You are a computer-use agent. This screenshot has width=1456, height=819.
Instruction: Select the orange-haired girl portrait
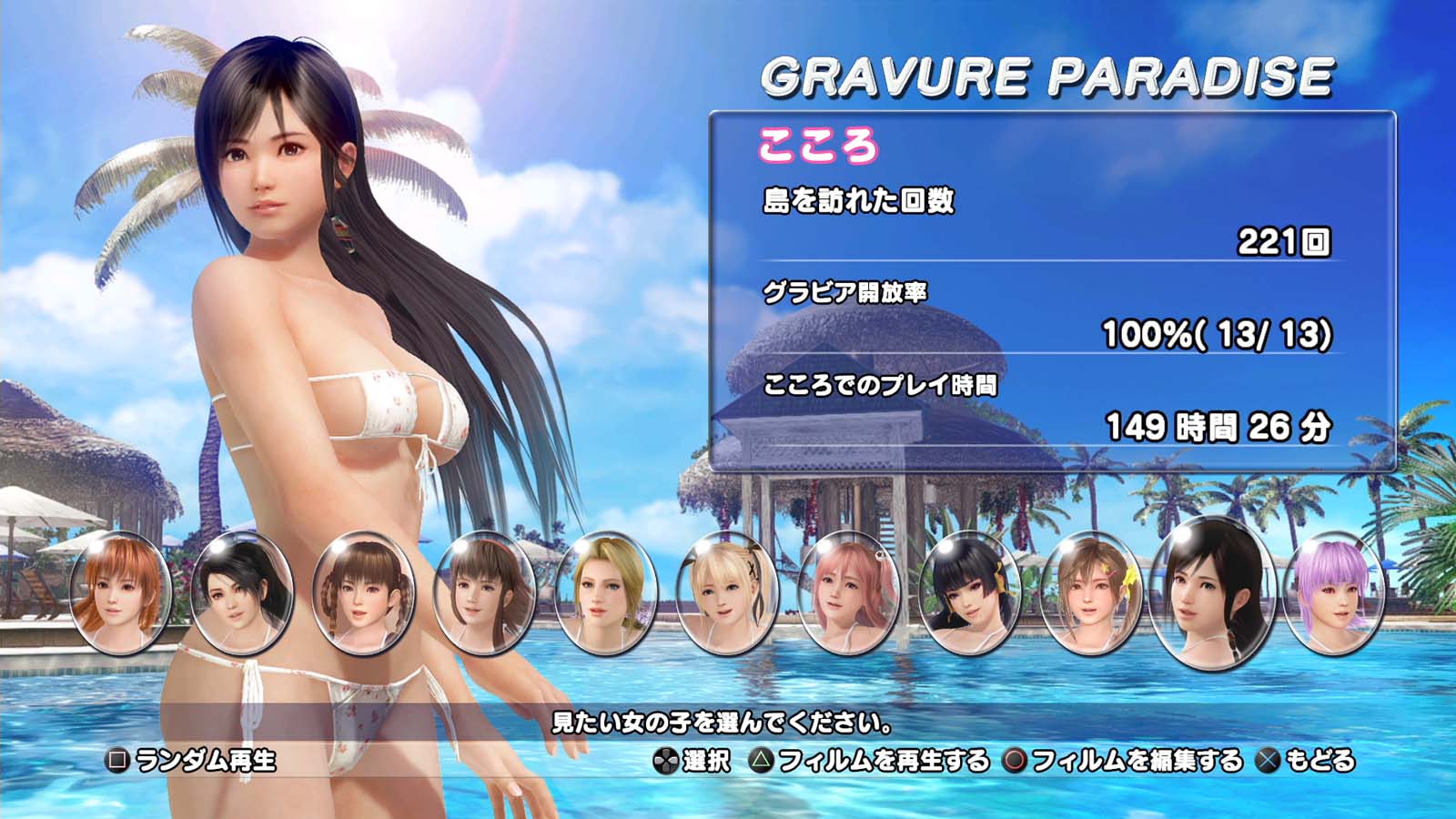pos(120,593)
